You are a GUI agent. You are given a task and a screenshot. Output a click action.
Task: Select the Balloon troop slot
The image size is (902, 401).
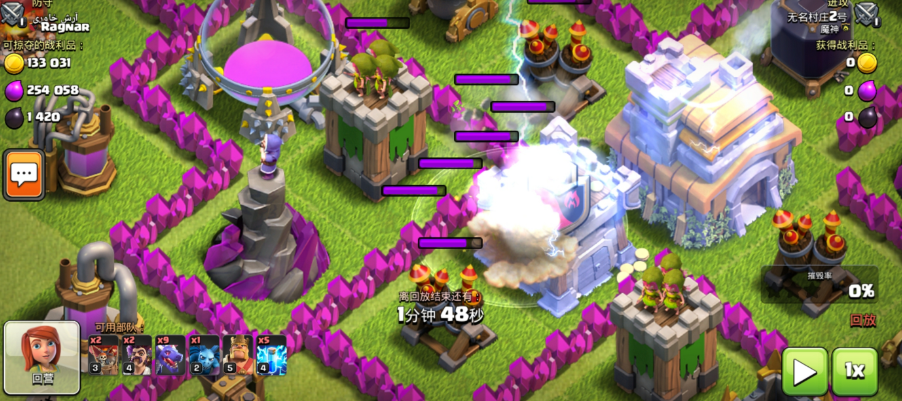coord(103,355)
